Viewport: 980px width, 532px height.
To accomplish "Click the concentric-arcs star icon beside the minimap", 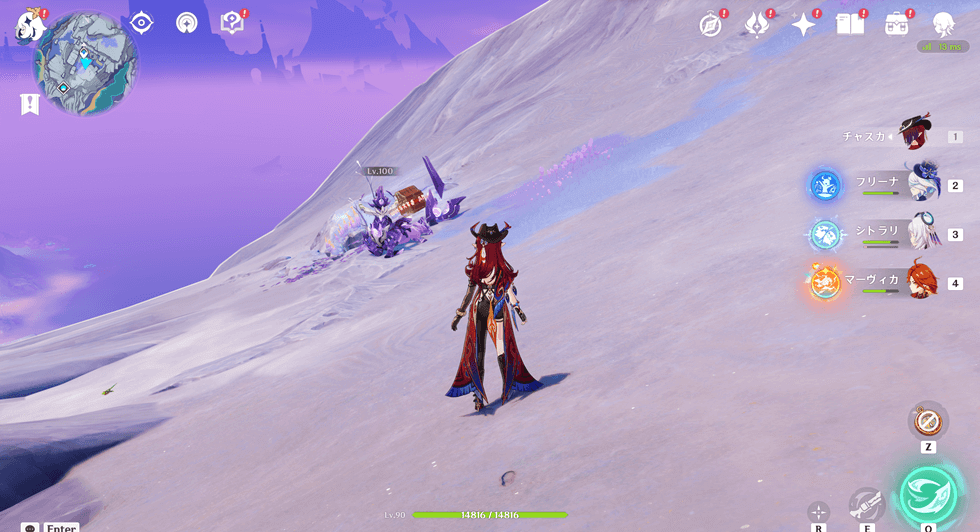I will click(x=187, y=23).
